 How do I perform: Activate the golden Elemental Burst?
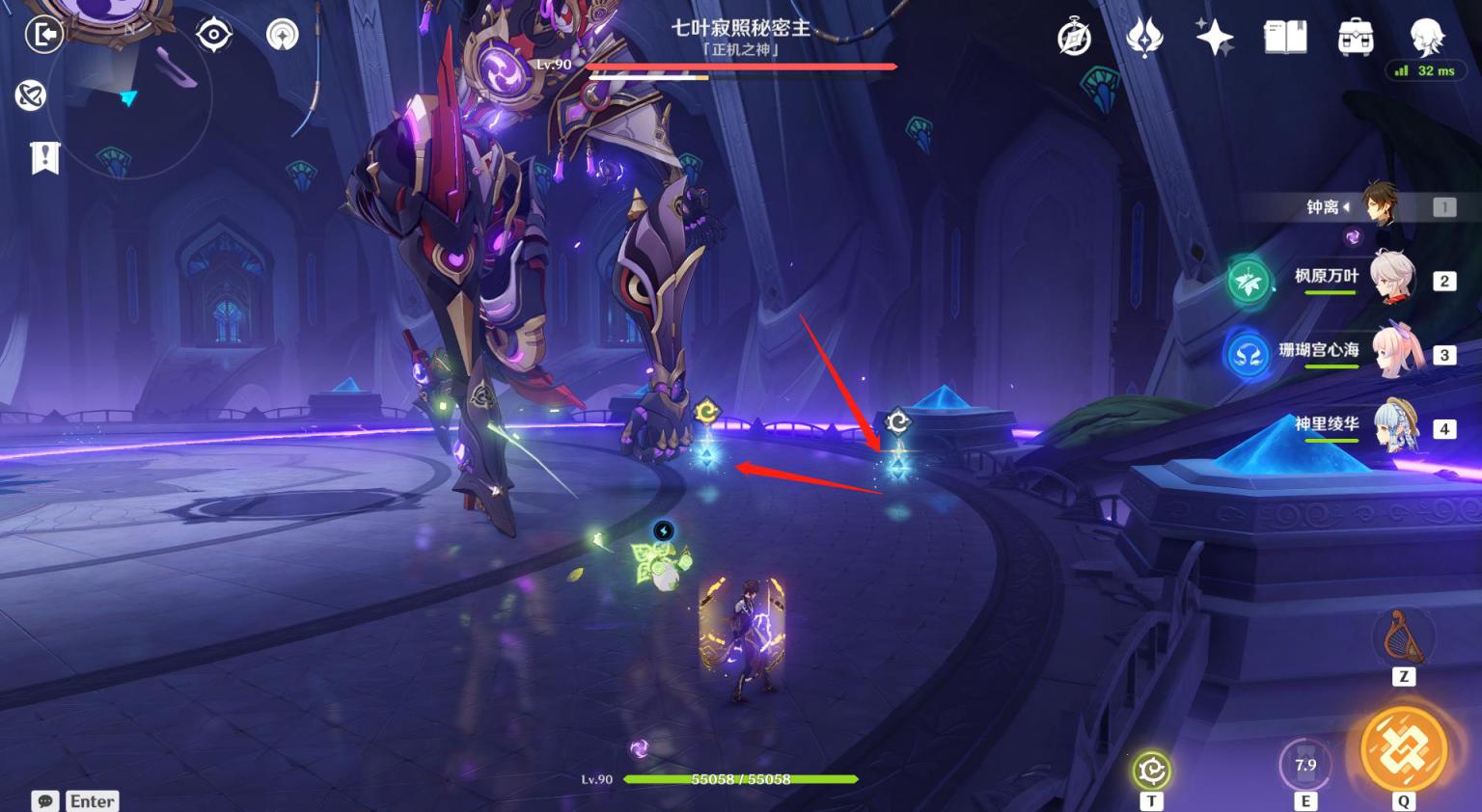[x=1404, y=750]
